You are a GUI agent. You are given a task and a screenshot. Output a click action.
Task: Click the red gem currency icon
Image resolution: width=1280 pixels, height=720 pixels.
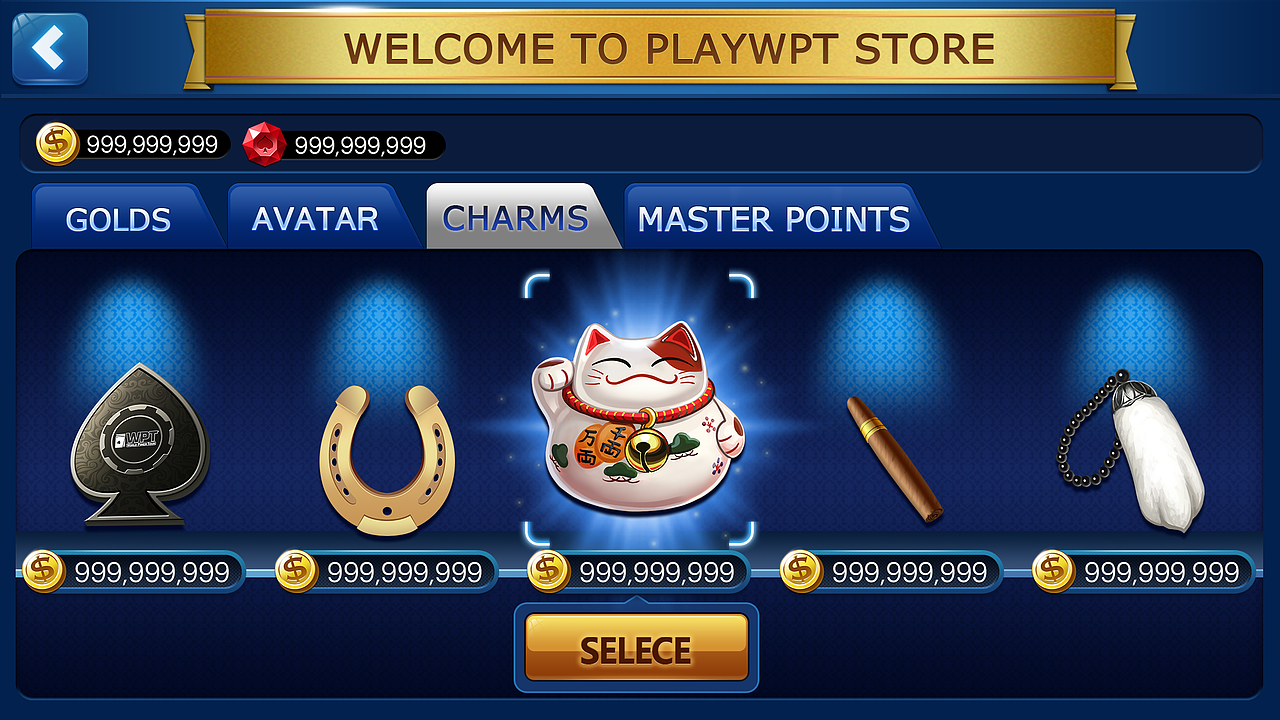[x=262, y=143]
